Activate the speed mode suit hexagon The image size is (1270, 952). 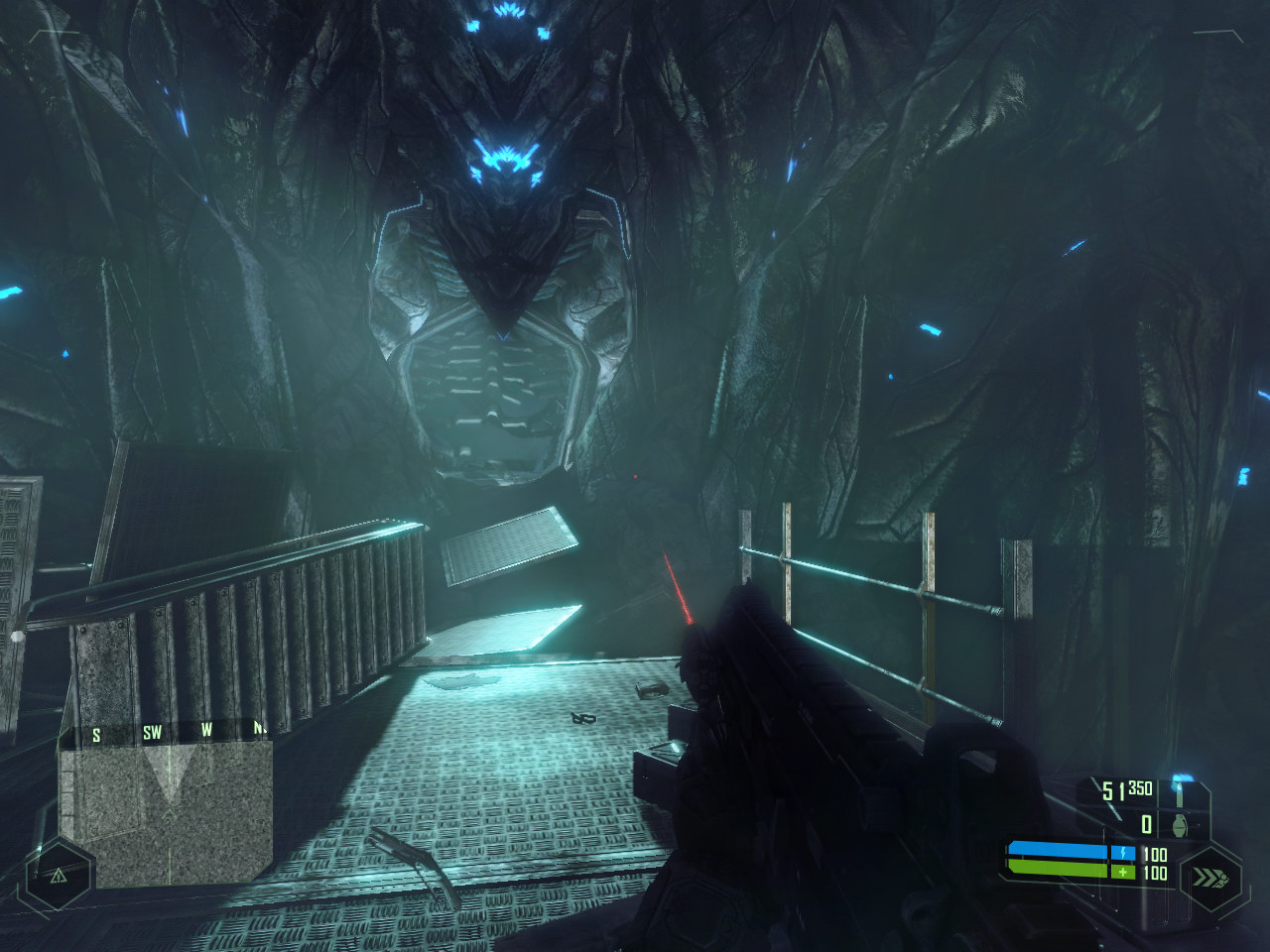coord(1211,878)
